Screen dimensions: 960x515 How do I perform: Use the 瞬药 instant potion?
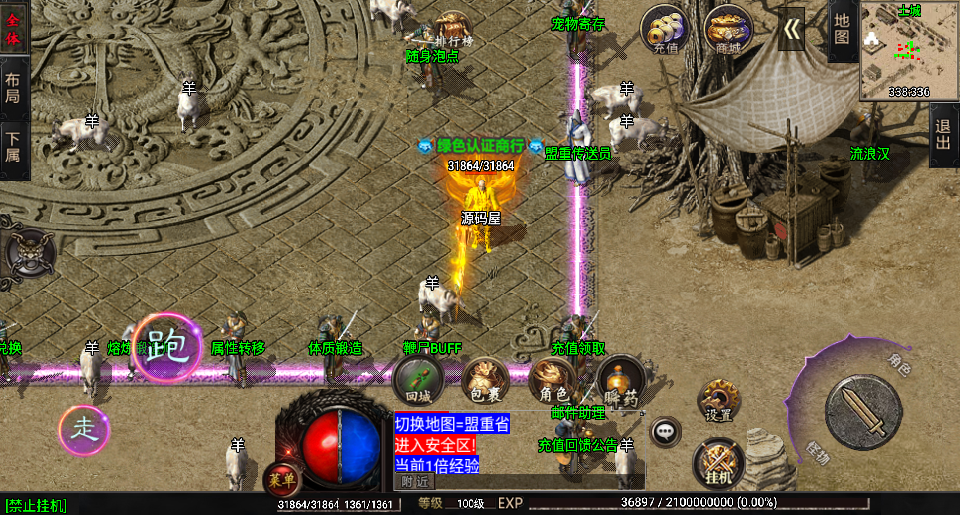pos(619,379)
